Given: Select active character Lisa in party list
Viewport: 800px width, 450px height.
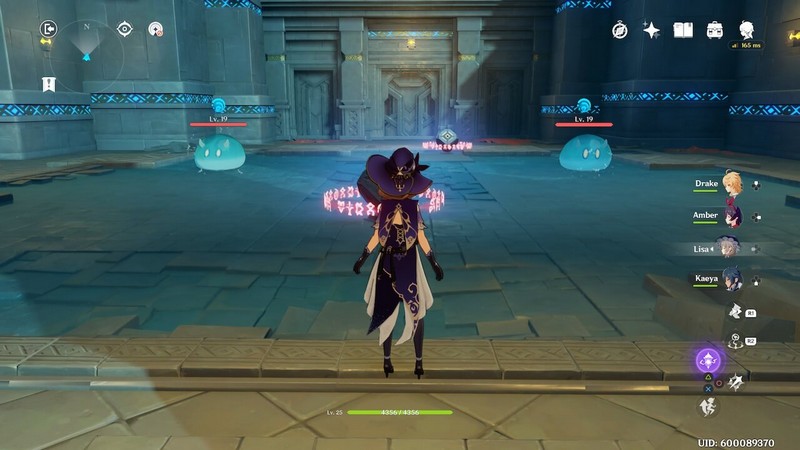Looking at the screenshot, I should tap(731, 247).
